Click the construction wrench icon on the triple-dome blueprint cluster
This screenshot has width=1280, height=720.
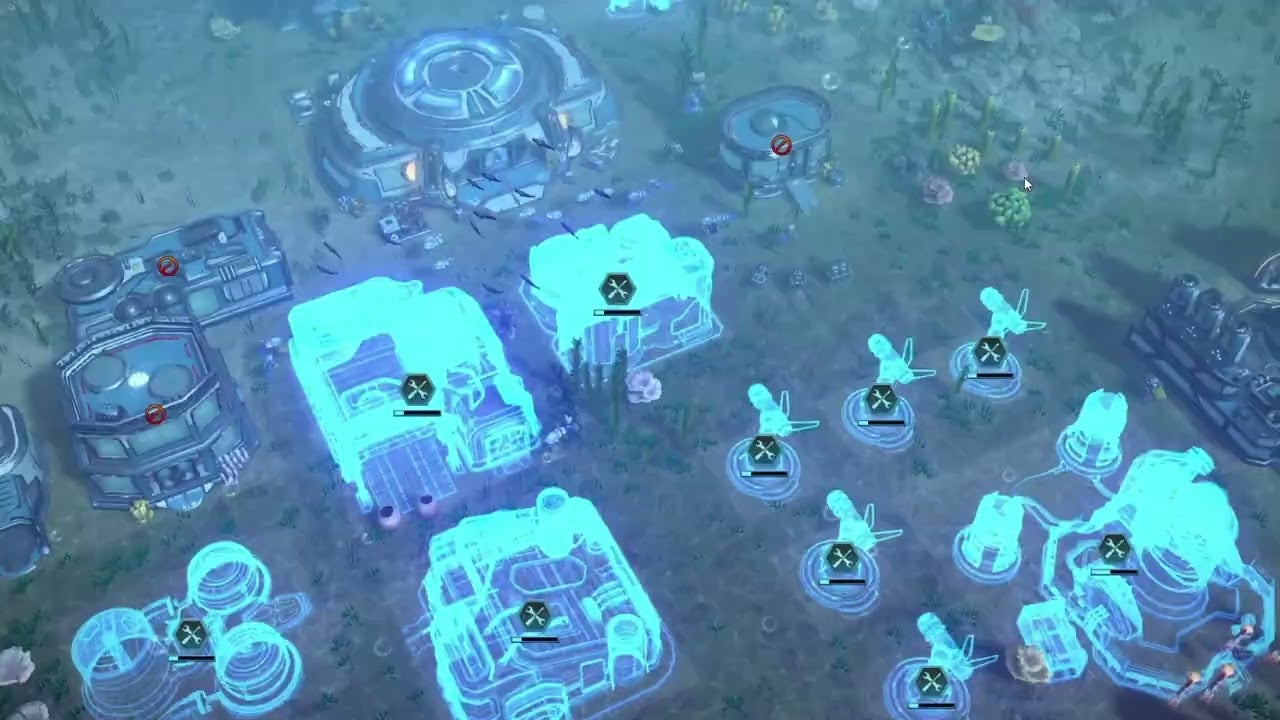click(192, 630)
